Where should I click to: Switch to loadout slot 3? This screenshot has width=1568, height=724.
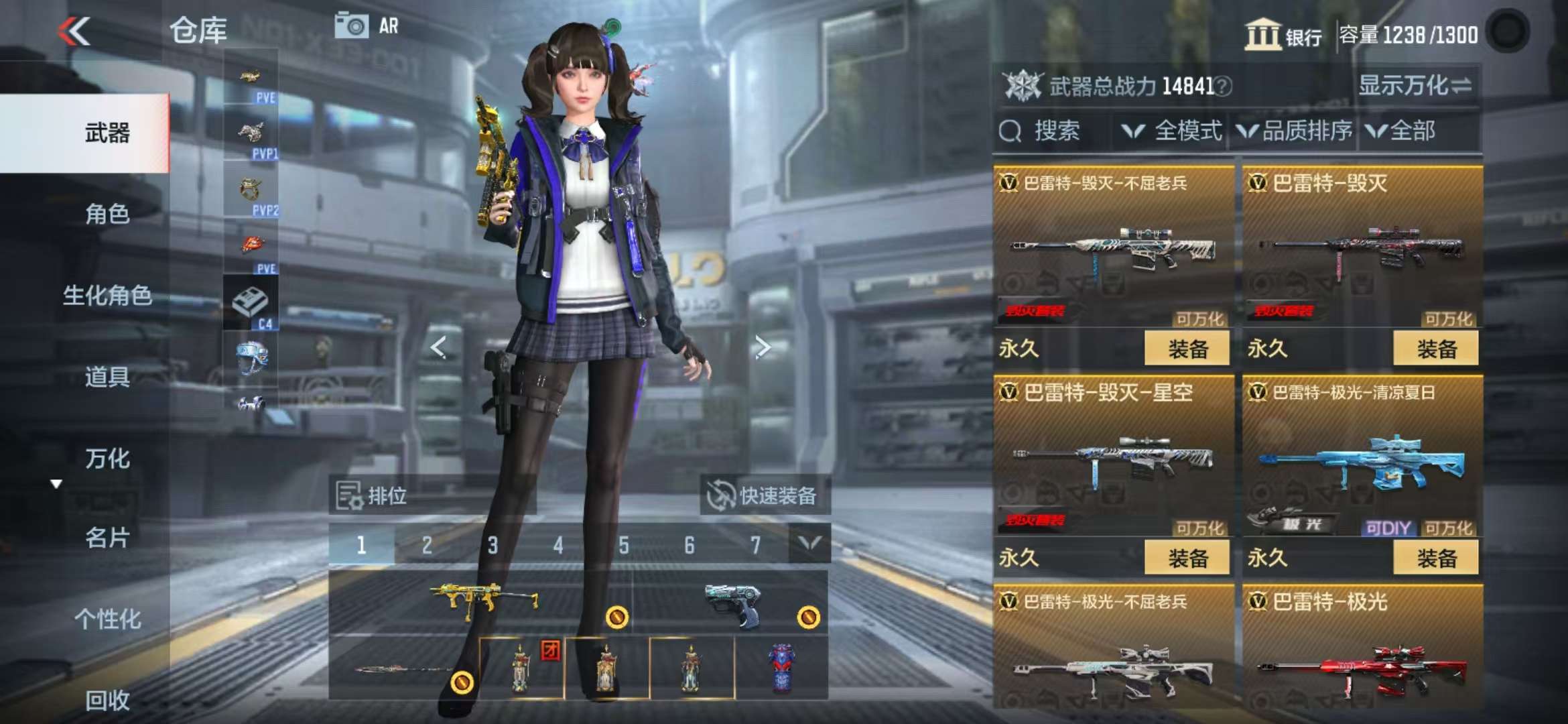(493, 546)
